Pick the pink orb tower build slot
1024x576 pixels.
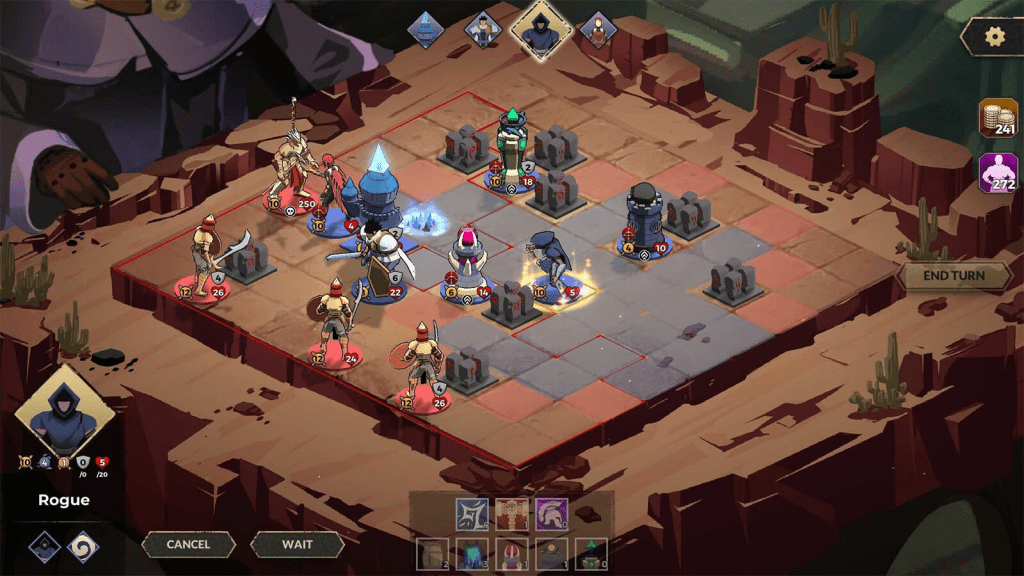click(511, 553)
